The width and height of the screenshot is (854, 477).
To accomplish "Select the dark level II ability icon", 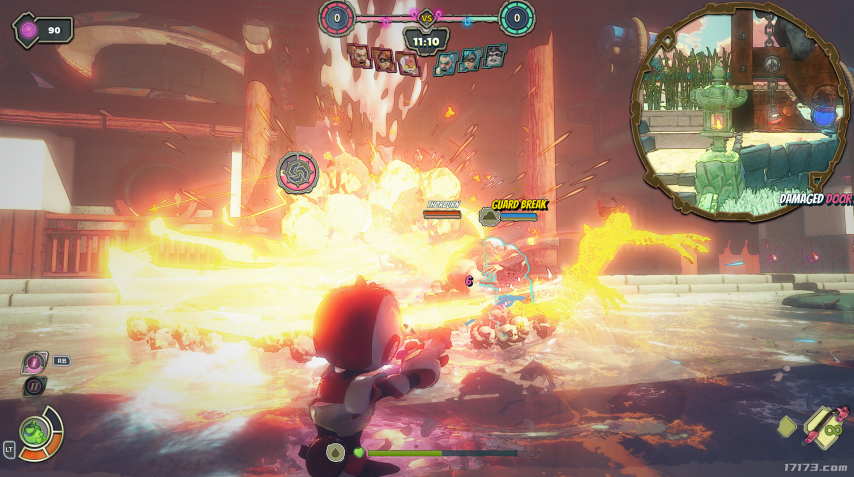I will pos(35,387).
